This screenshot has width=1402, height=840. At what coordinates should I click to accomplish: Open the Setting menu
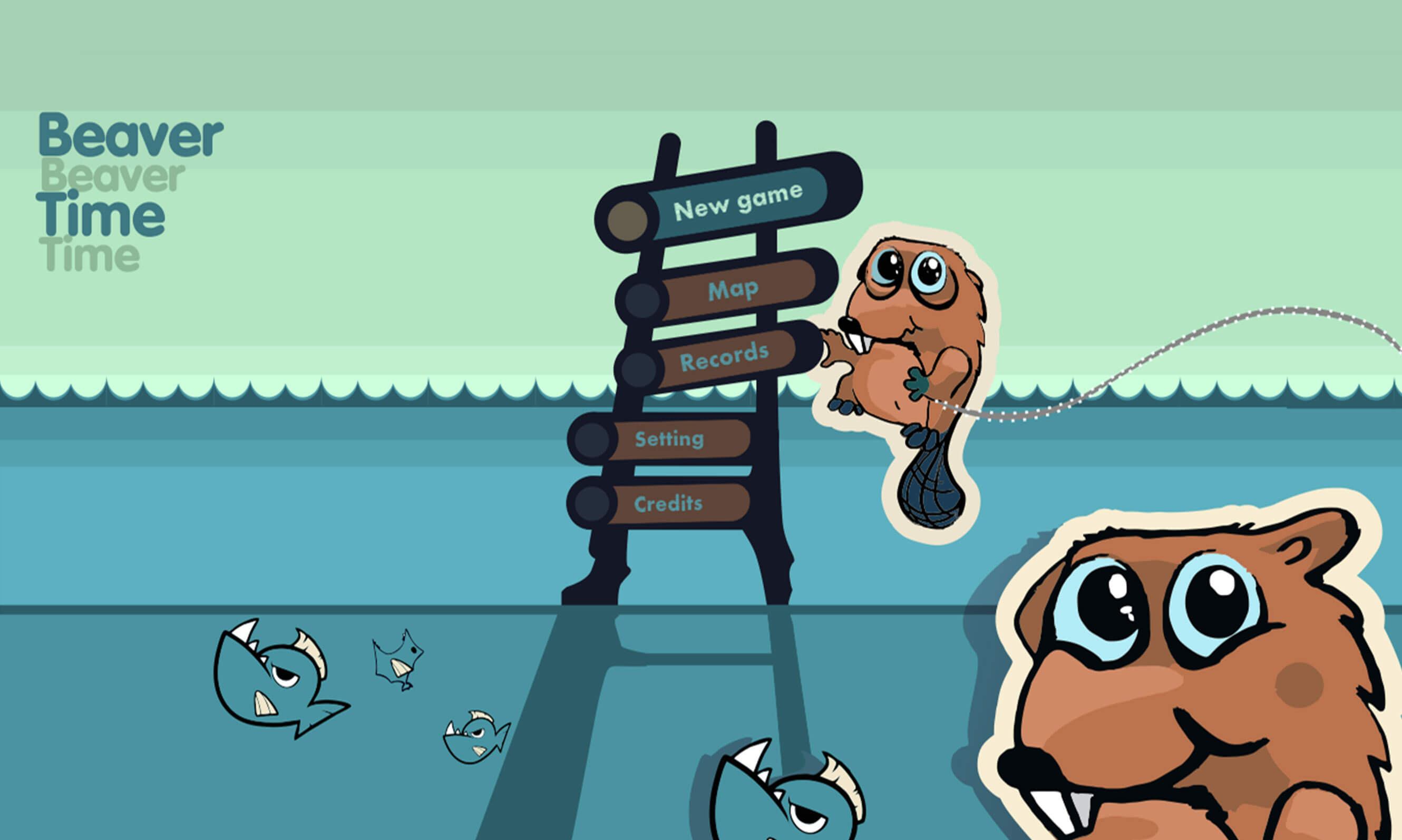pyautogui.click(x=669, y=439)
